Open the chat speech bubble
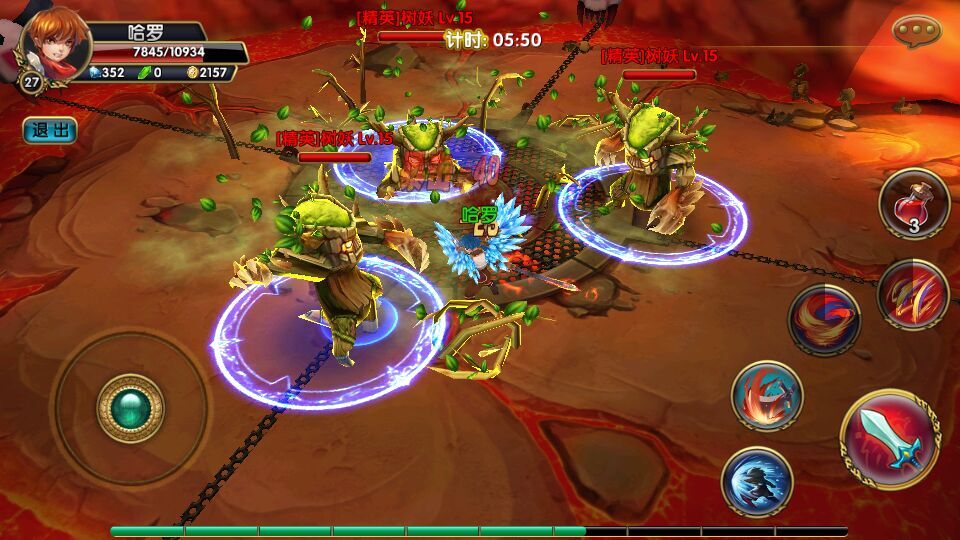Image resolution: width=960 pixels, height=540 pixels. coord(917,31)
